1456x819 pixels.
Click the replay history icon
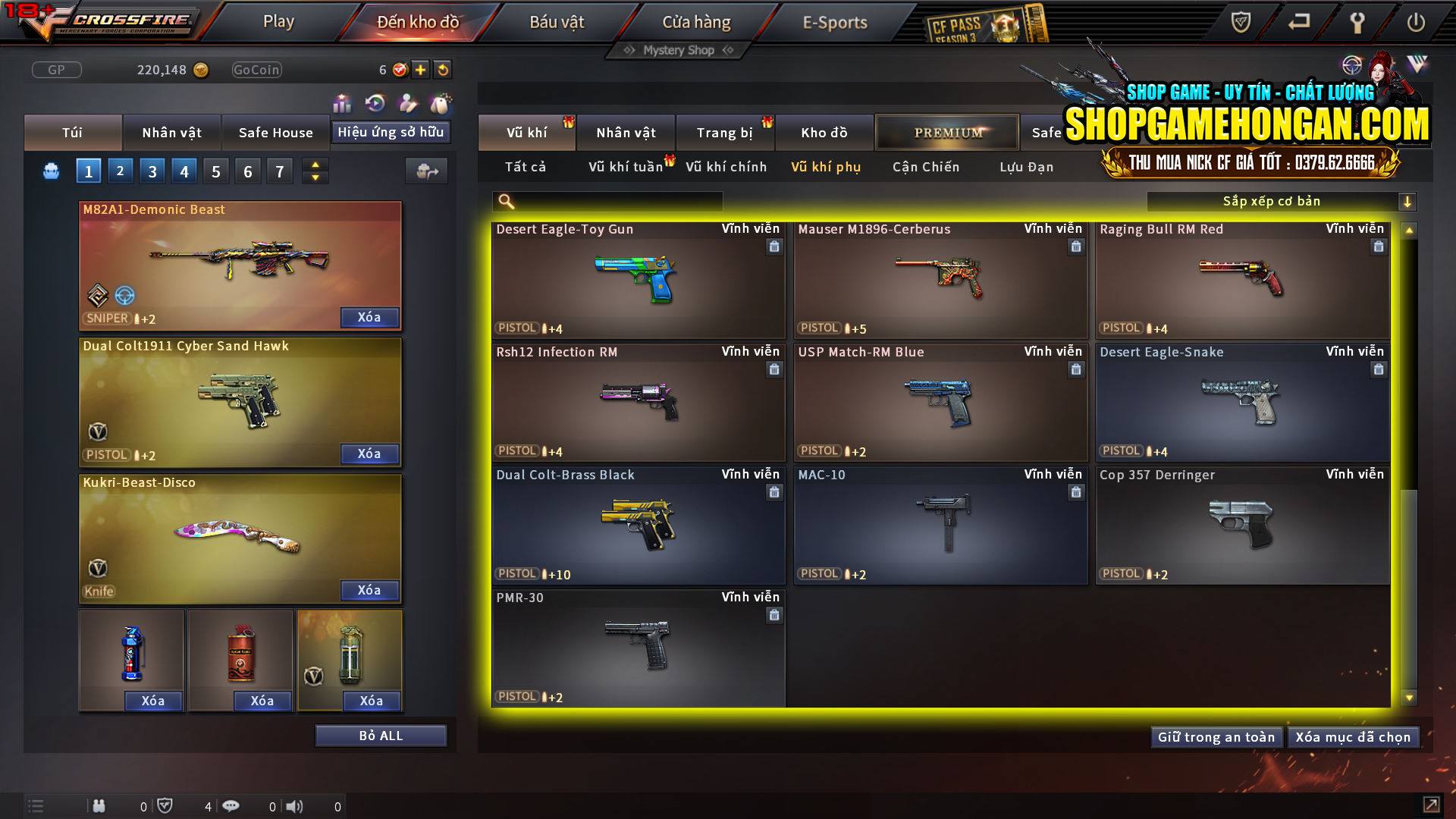pyautogui.click(x=374, y=102)
